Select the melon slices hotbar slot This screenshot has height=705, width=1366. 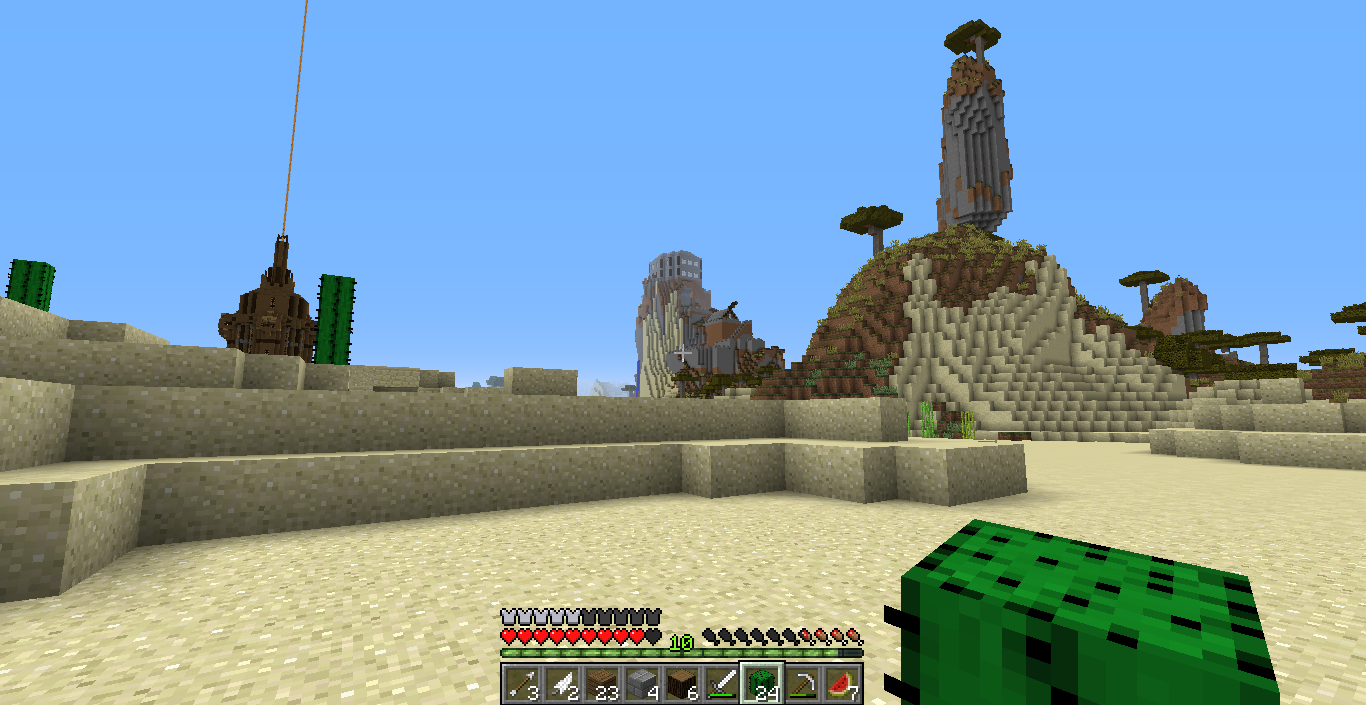841,684
